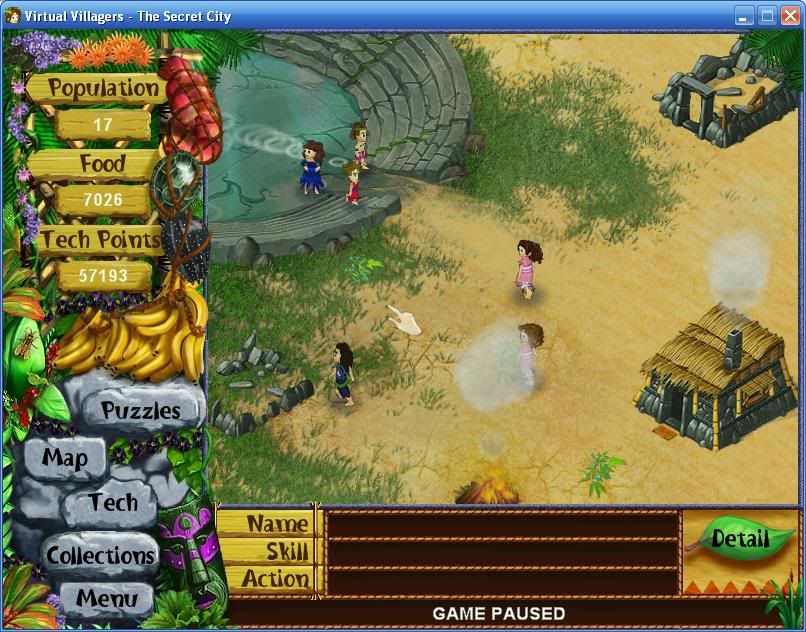
Task: Minimize the Virtual Villagers window
Action: coord(744,15)
